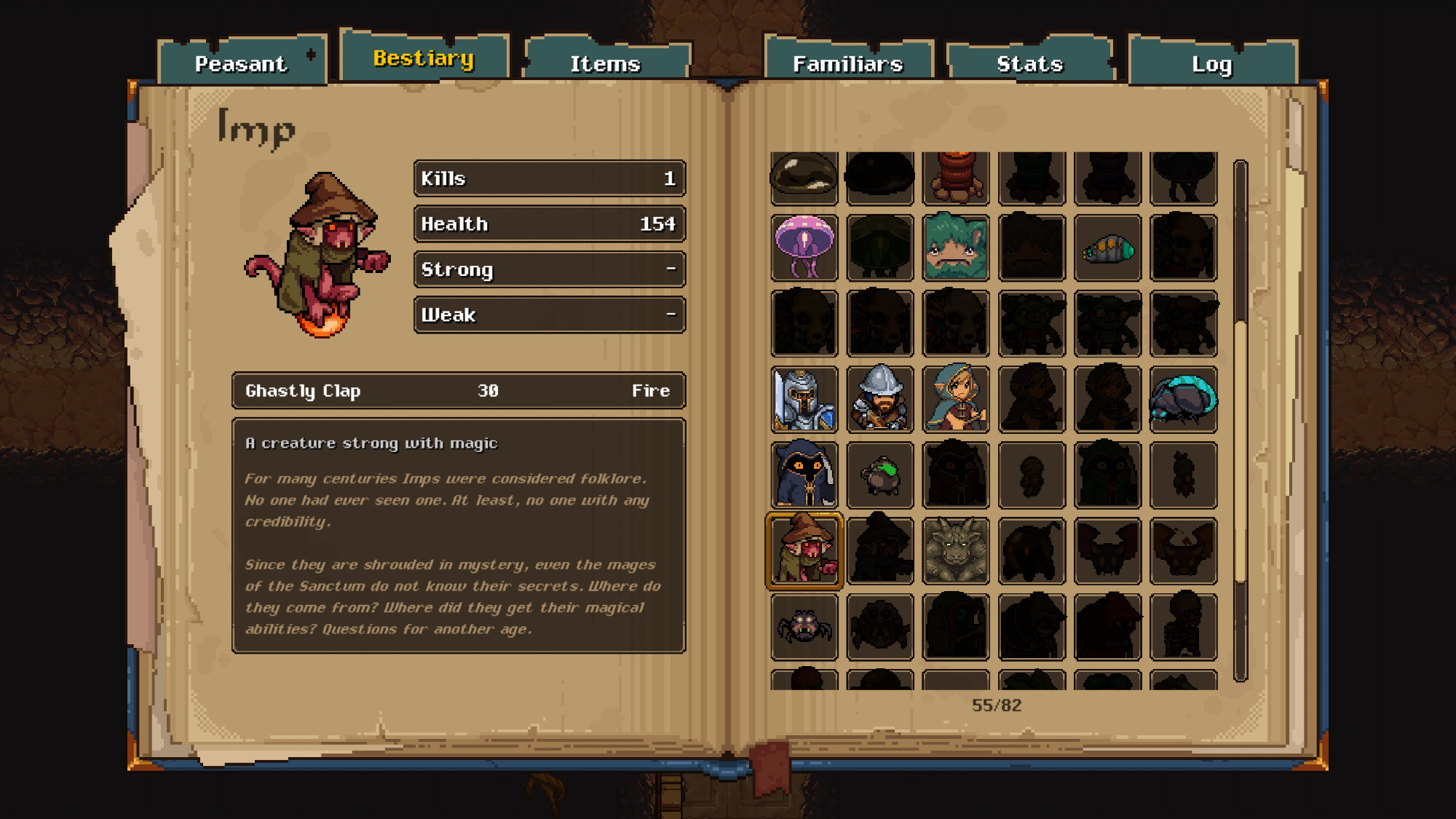Screen dimensions: 1456x819
Task: Select the cyan-glowing beetle entry
Action: coord(1183,399)
